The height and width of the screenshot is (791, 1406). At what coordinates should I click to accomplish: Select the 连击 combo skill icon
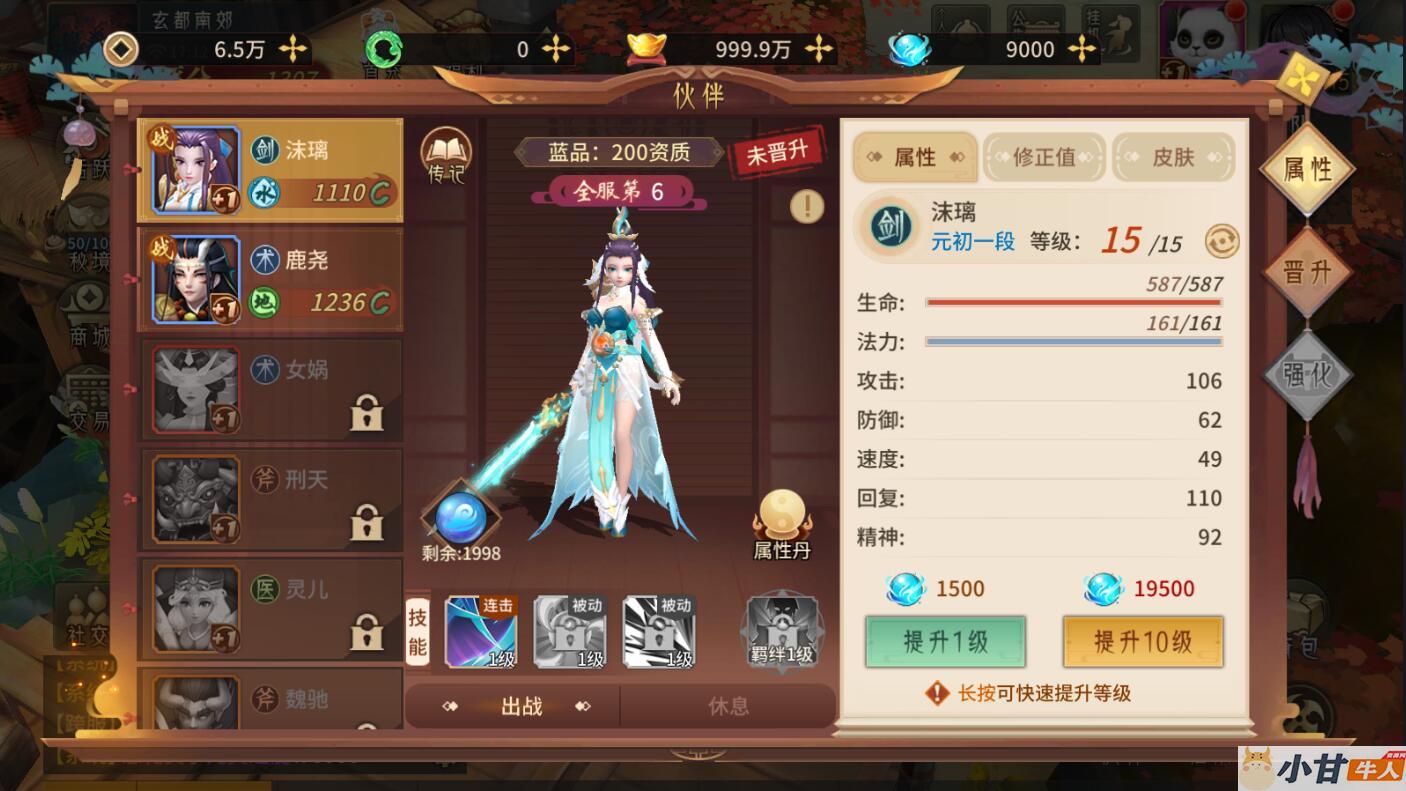click(x=481, y=631)
